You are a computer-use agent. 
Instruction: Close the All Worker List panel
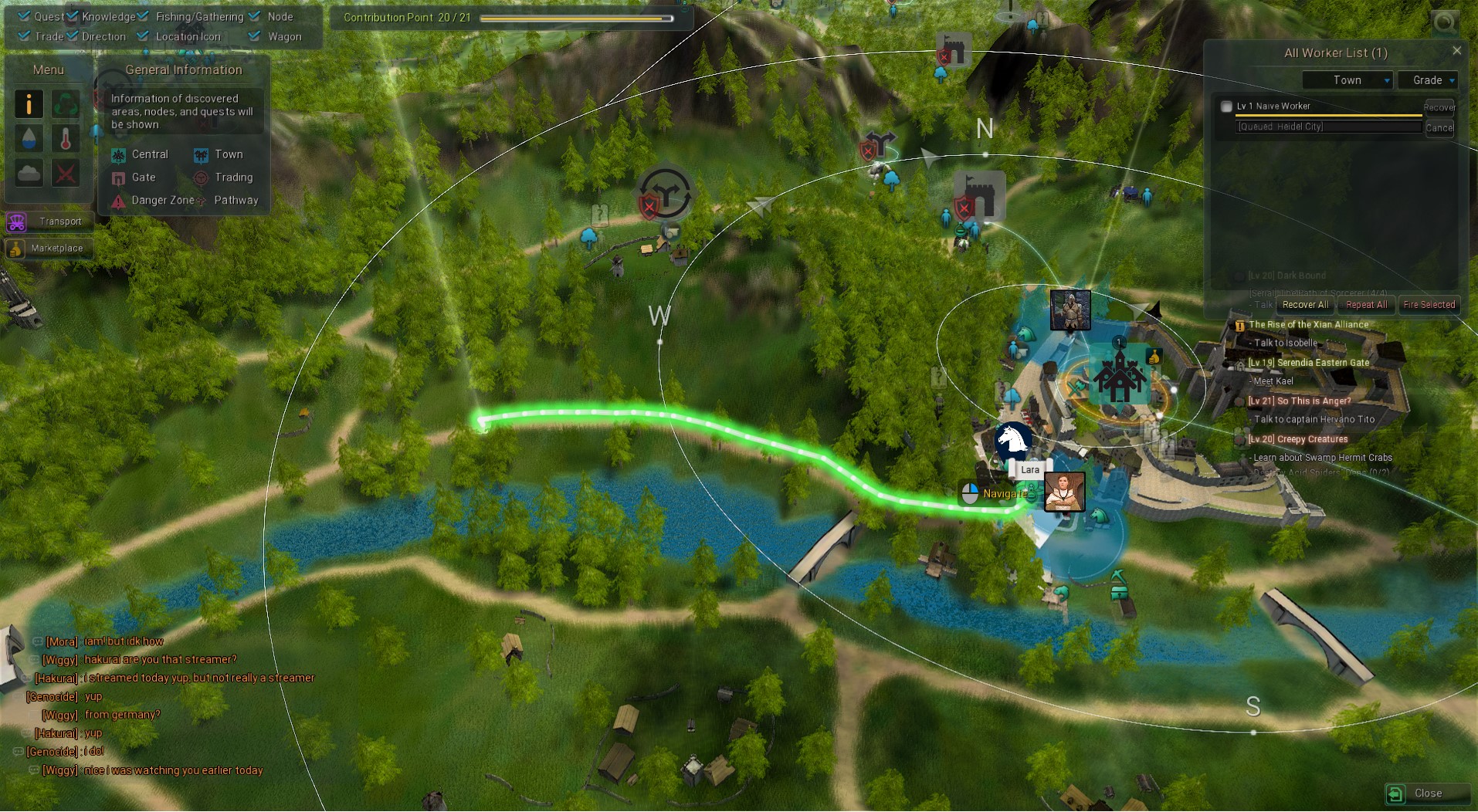pos(1456,51)
